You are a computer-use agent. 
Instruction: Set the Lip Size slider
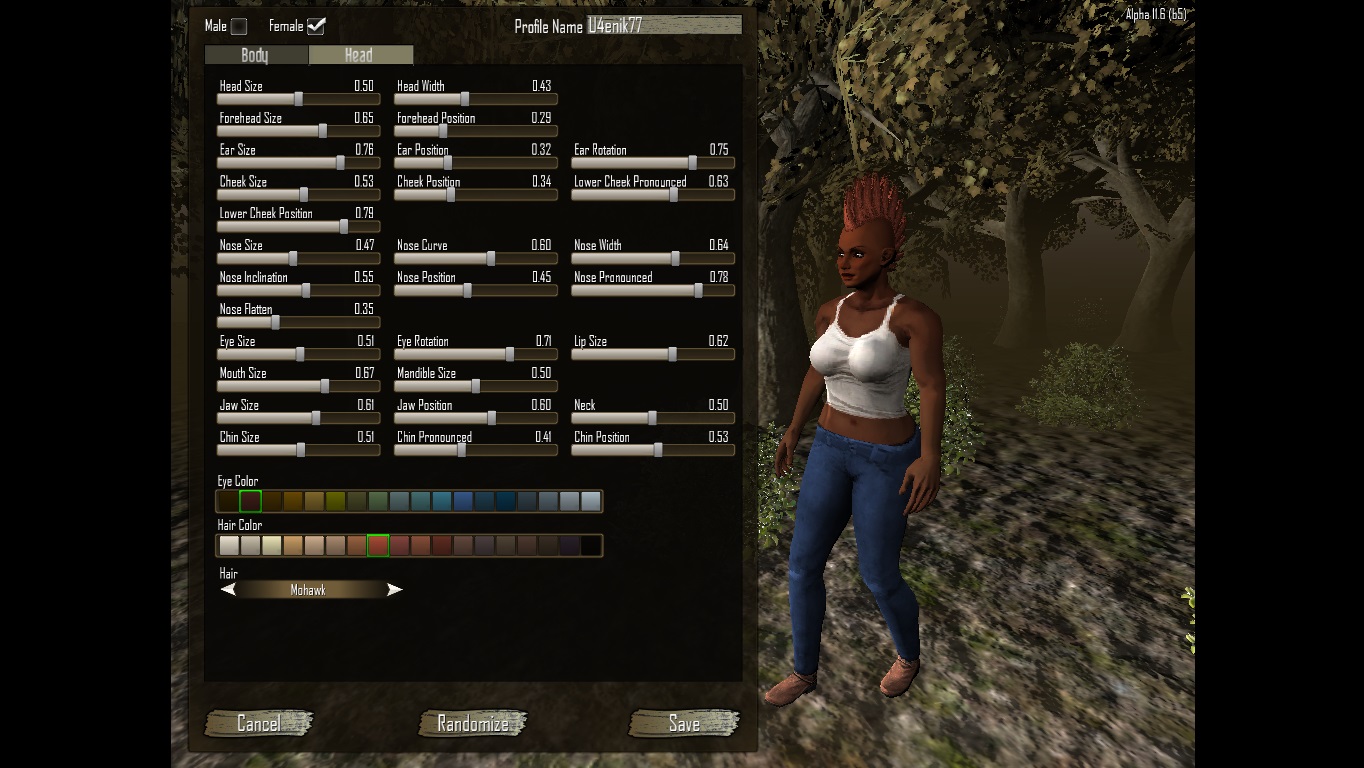672,354
